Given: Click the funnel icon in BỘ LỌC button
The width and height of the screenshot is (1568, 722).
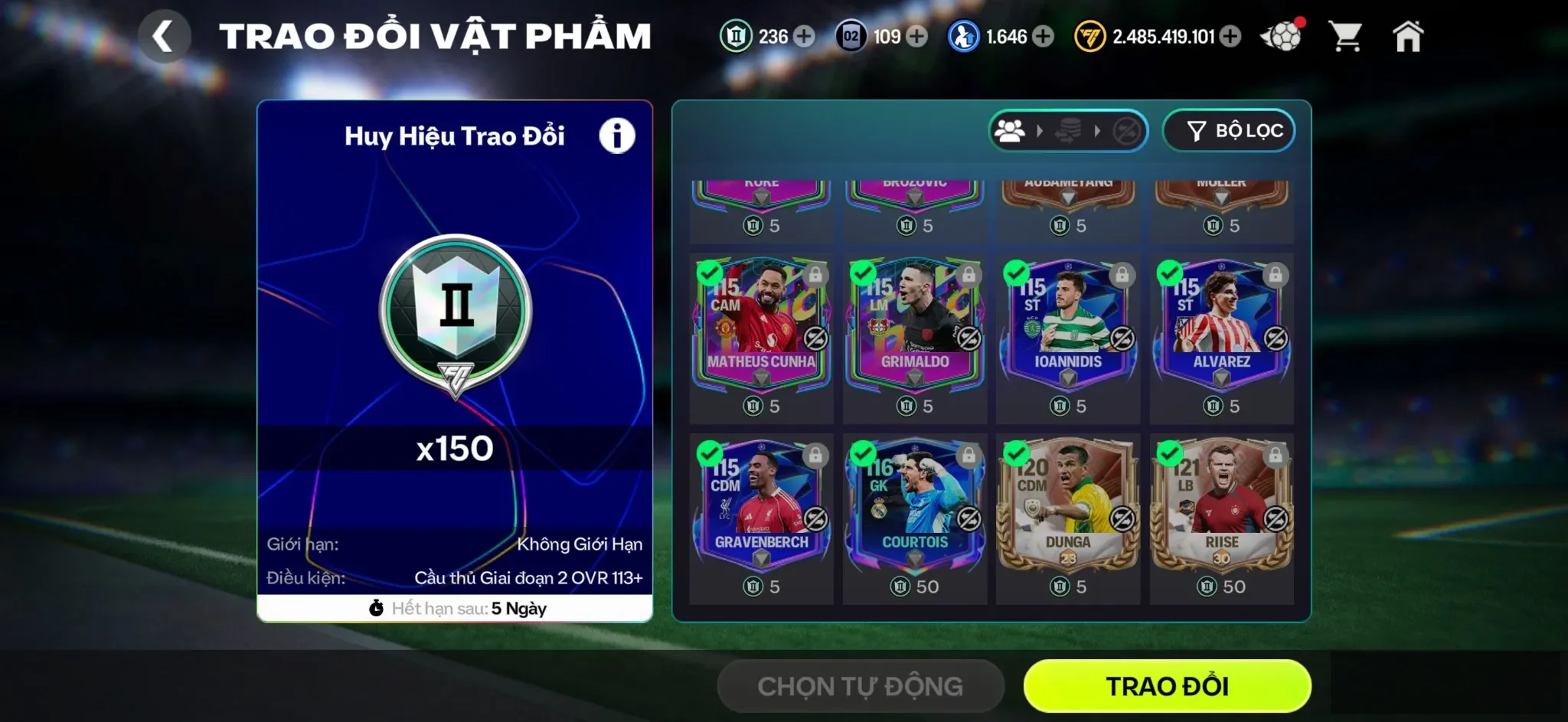Looking at the screenshot, I should (1197, 130).
